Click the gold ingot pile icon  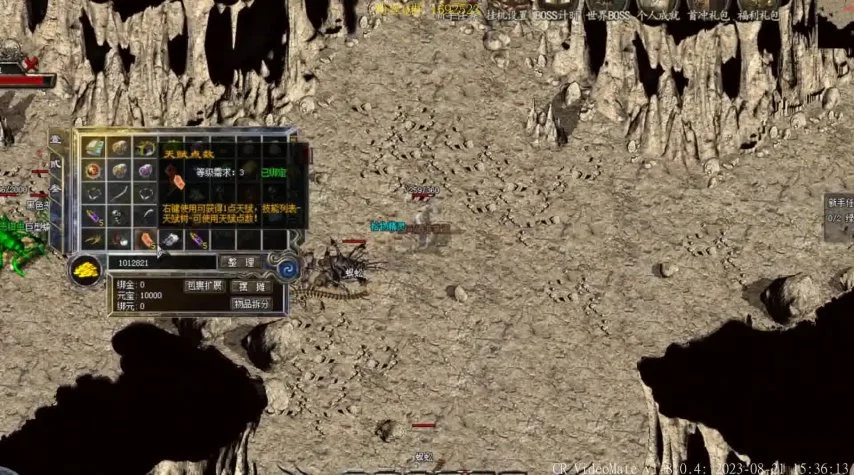(x=83, y=268)
